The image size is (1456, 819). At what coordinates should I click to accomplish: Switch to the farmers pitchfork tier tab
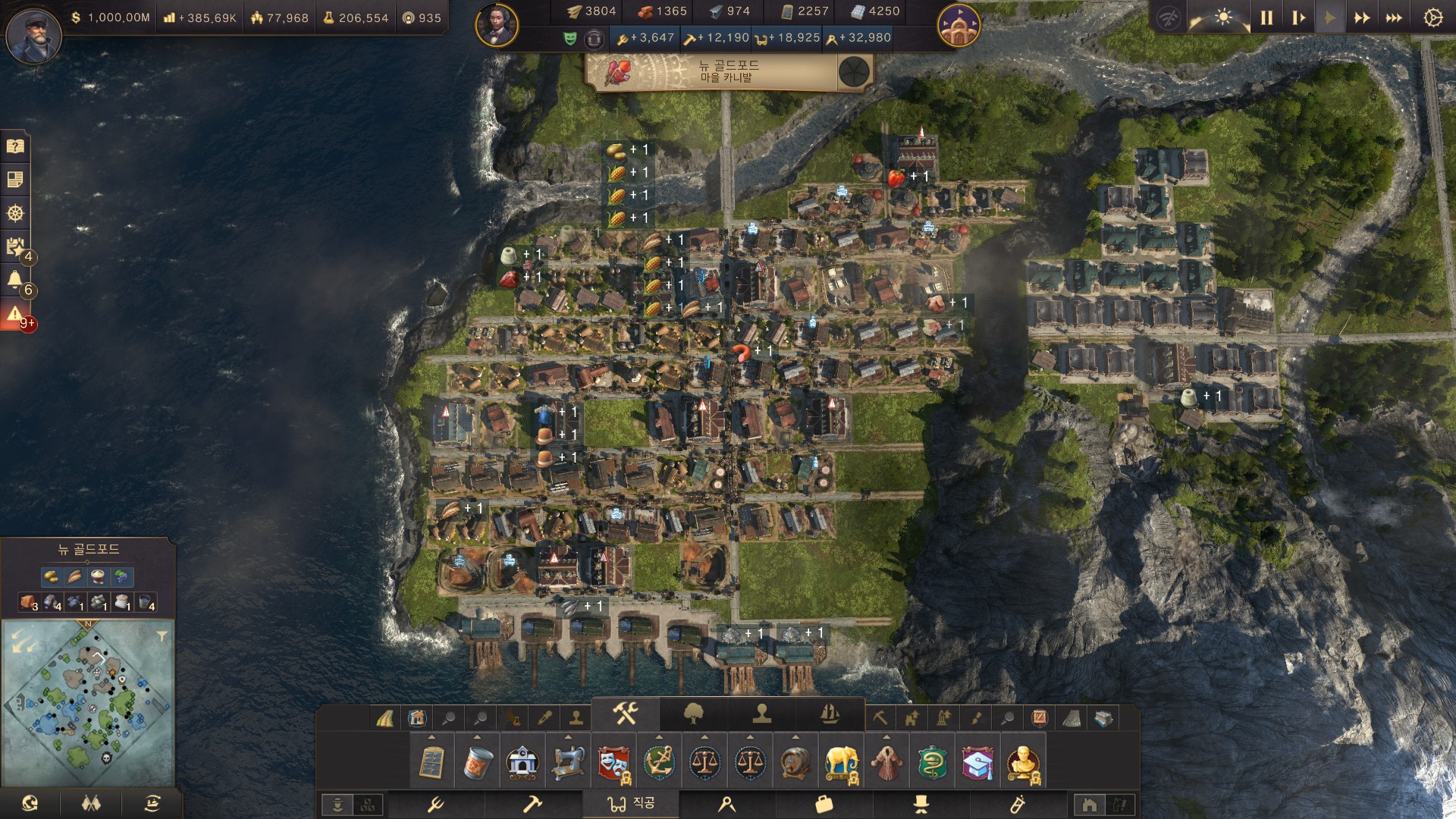pyautogui.click(x=435, y=804)
